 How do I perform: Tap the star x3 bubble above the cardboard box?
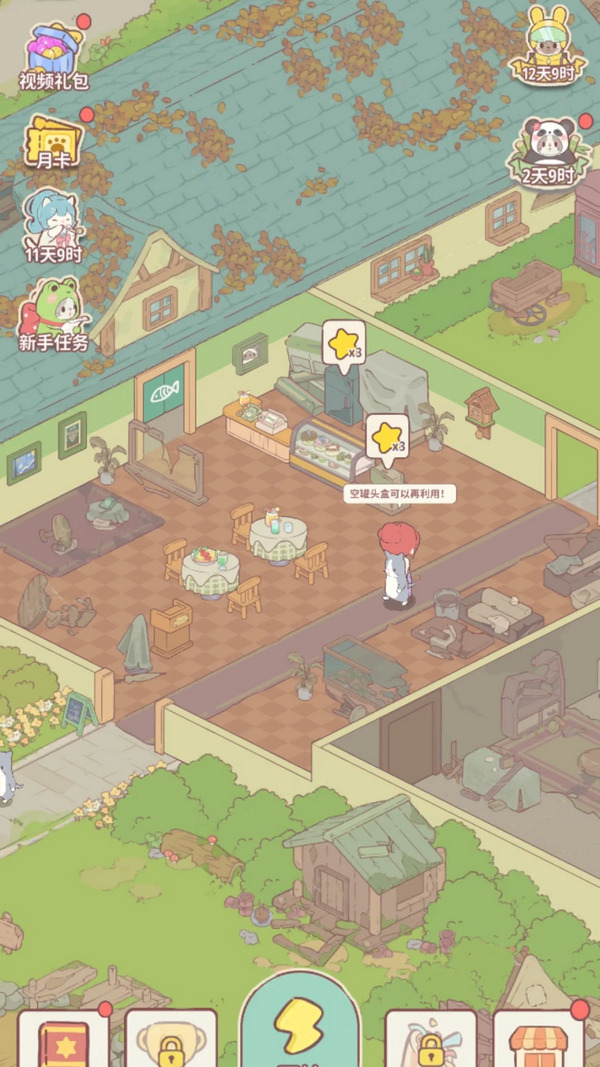point(387,437)
